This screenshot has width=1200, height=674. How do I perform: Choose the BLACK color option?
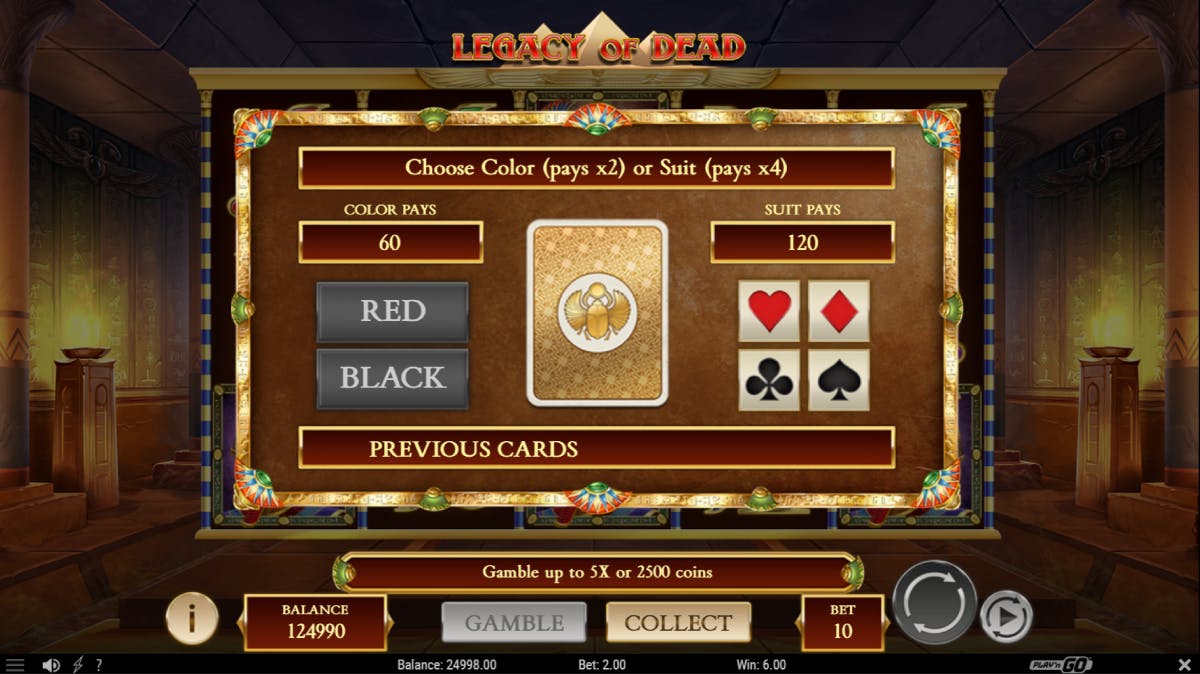tap(392, 378)
